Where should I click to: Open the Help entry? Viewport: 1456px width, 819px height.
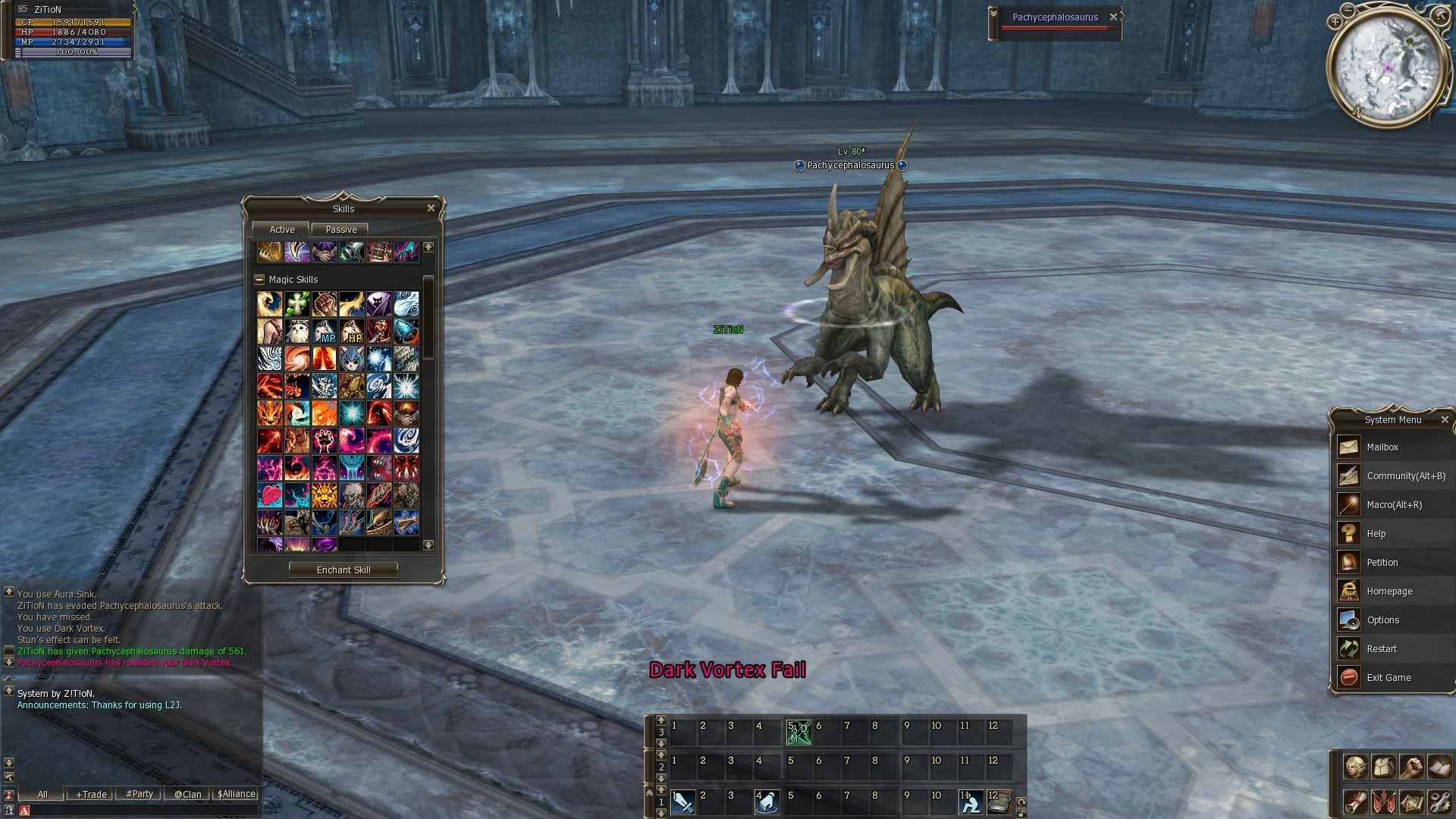(1376, 534)
